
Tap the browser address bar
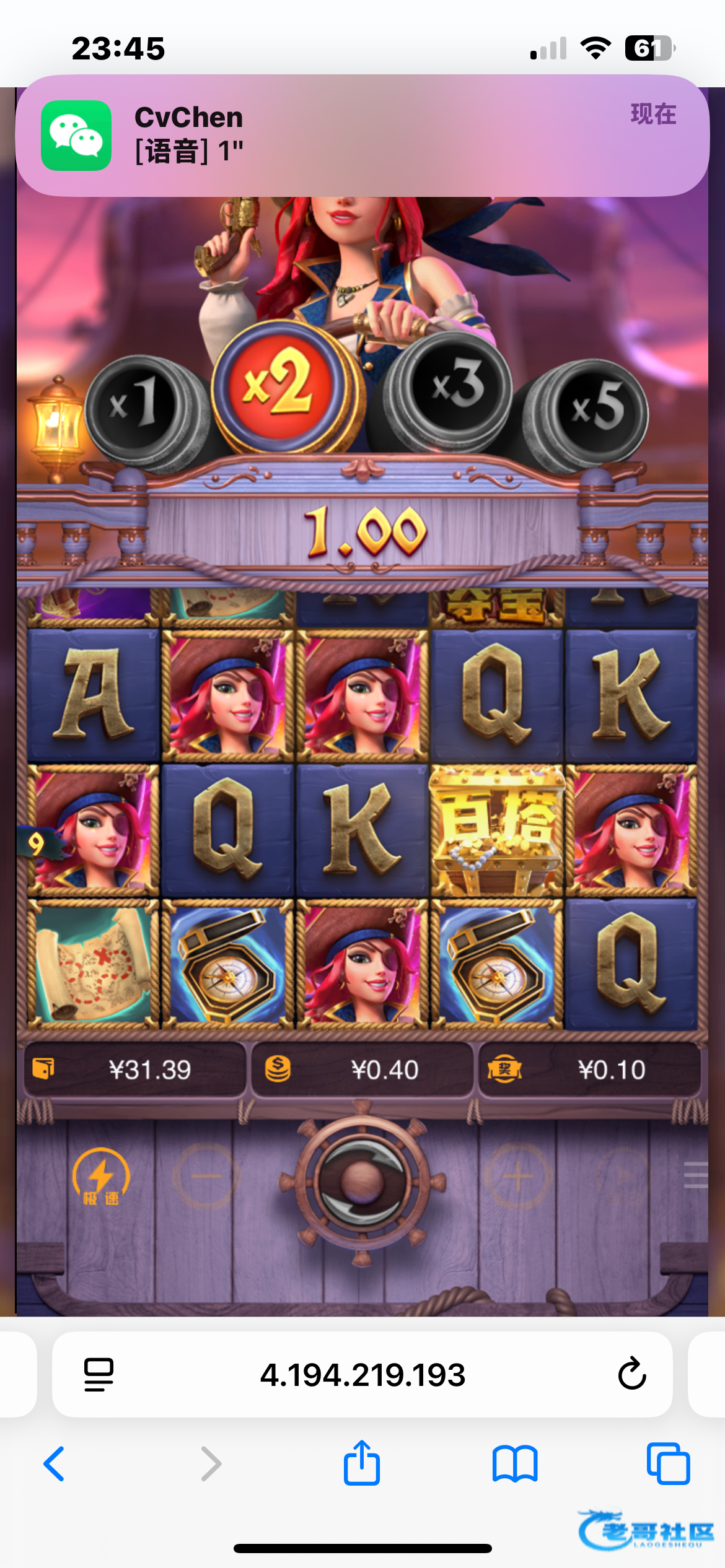coord(362,1374)
